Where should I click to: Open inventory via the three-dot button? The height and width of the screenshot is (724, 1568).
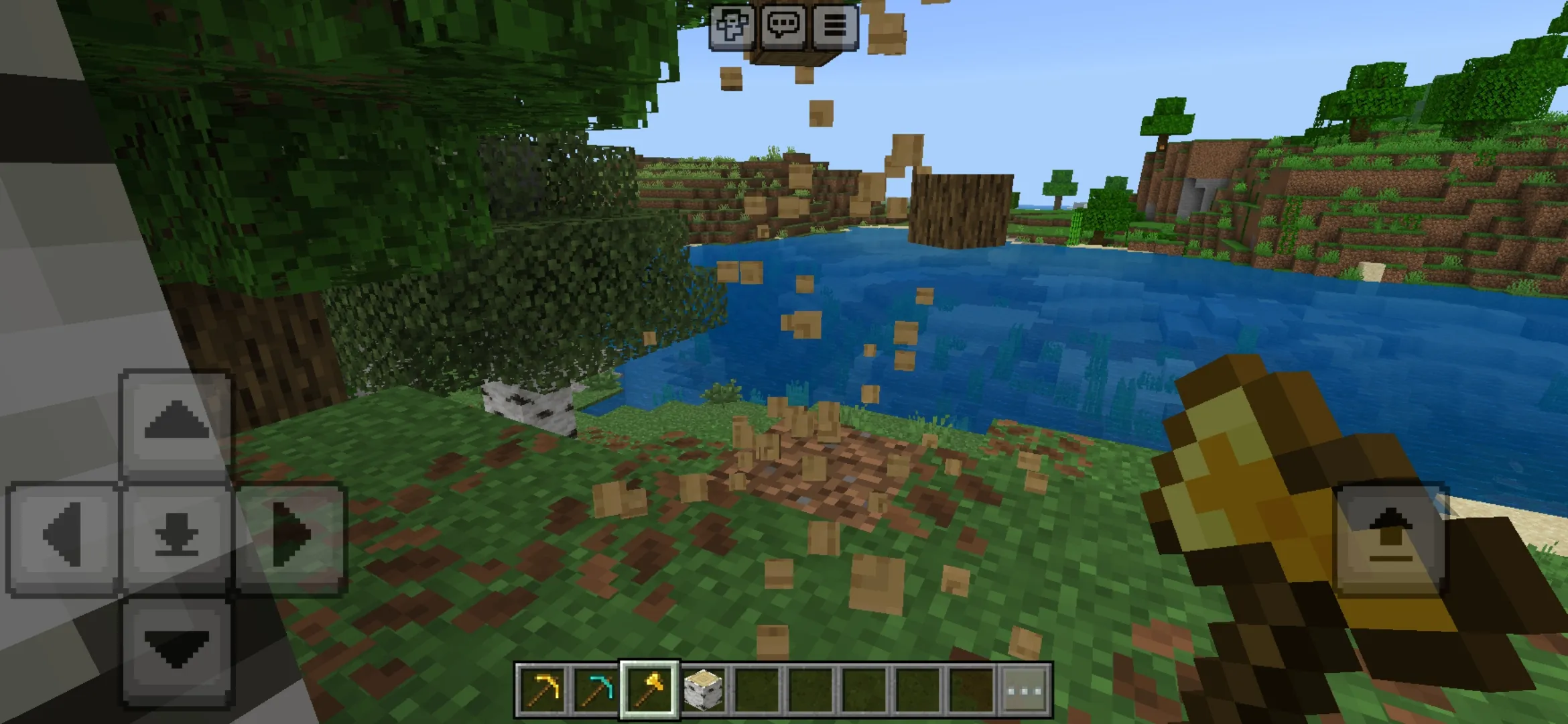[1025, 689]
